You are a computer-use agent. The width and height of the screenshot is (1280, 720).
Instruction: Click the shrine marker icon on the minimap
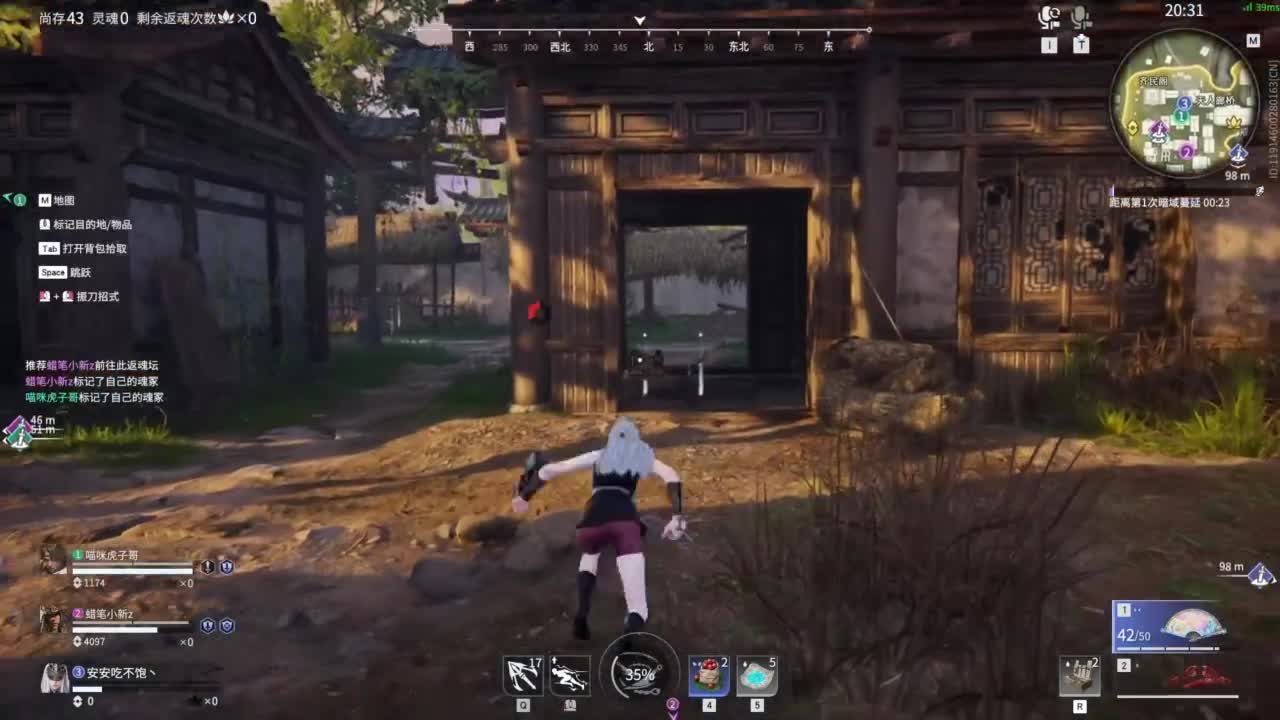(x=1158, y=132)
